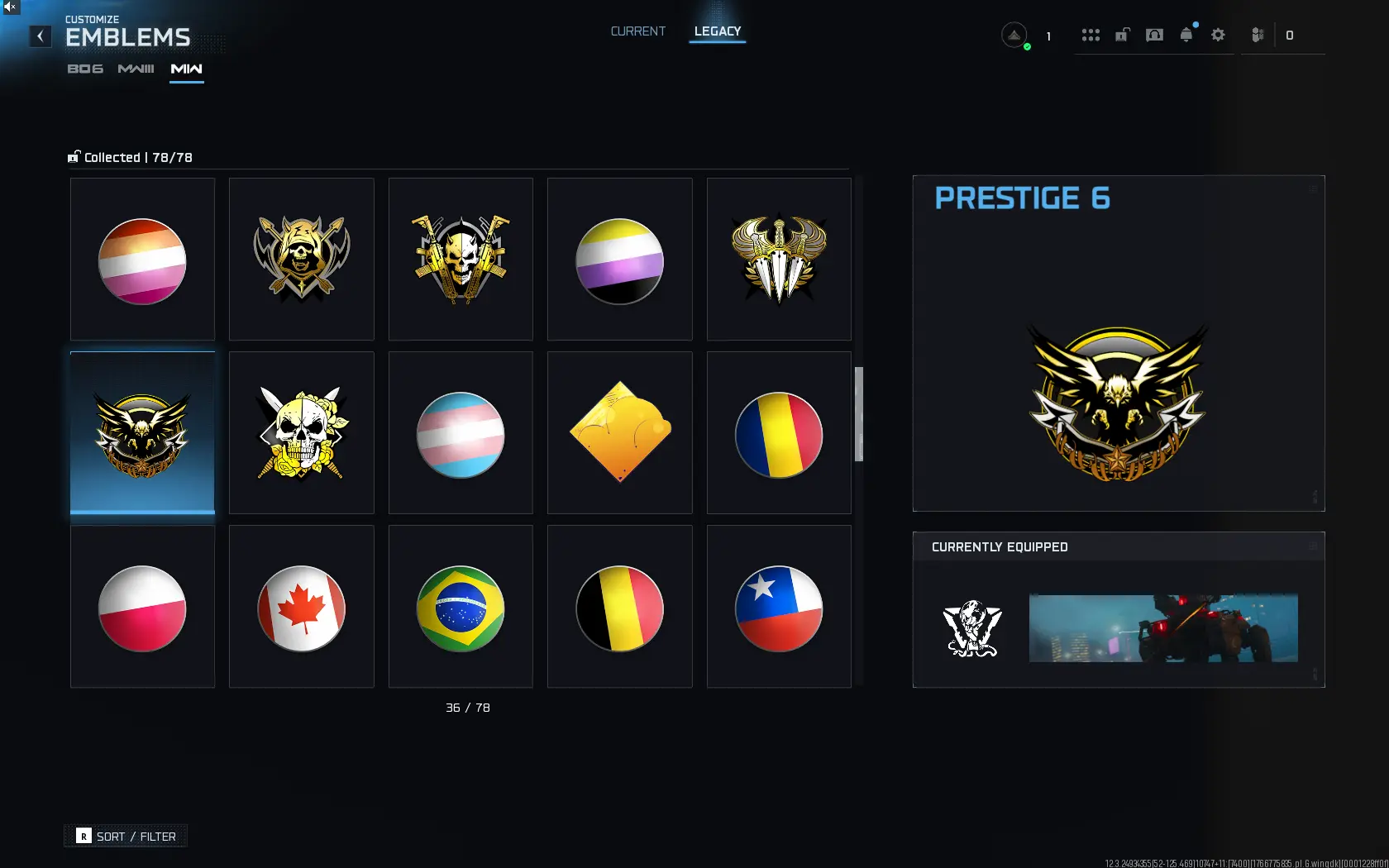Select the golden skull crossed-guns emblem
The width and height of the screenshot is (1389, 868).
pyautogui.click(x=460, y=259)
